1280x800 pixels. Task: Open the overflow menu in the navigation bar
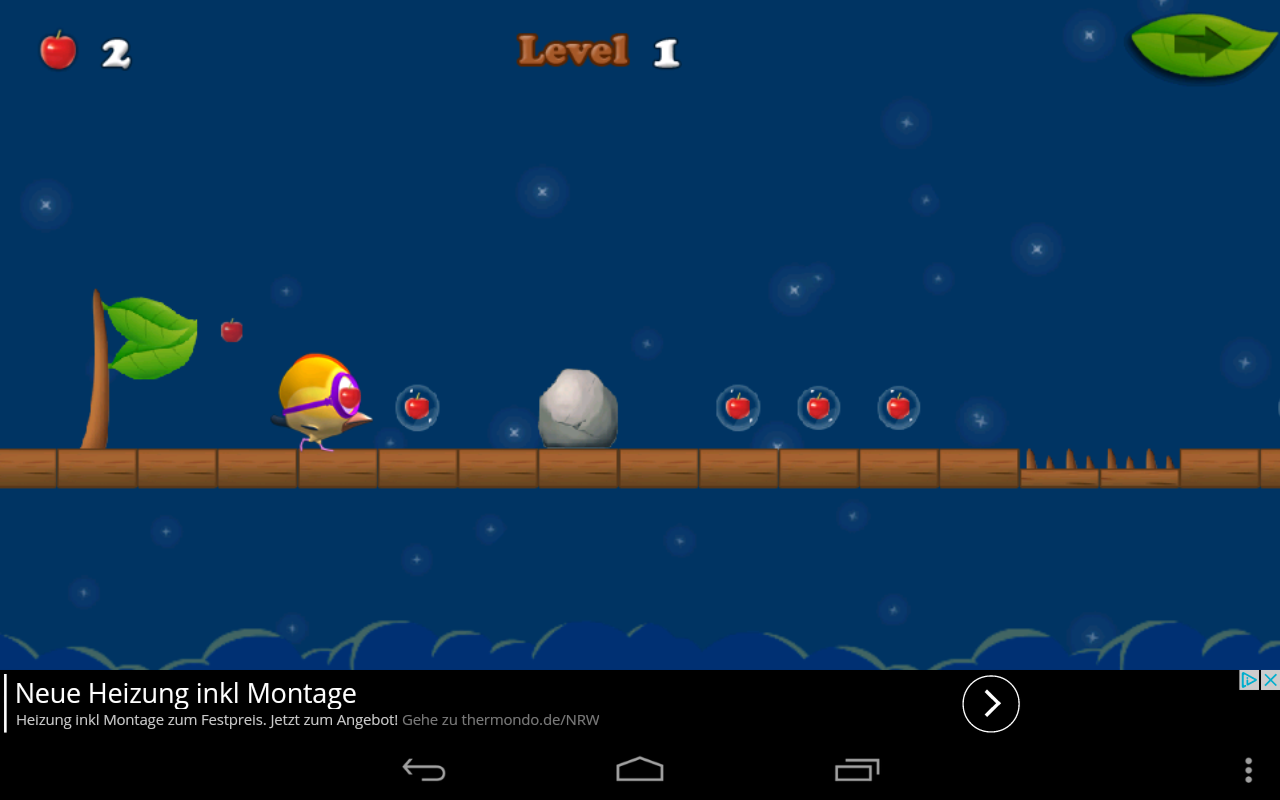(x=1247, y=769)
